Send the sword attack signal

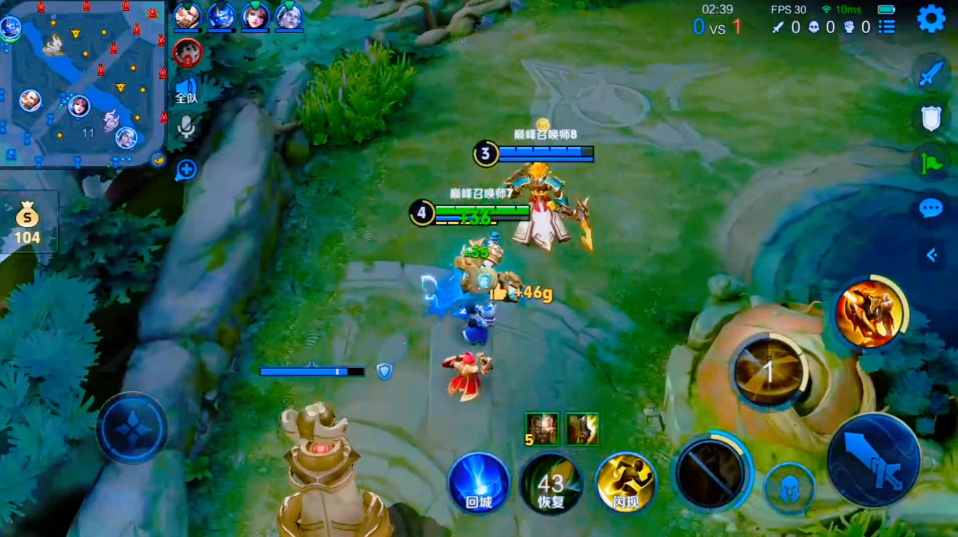coord(931,73)
